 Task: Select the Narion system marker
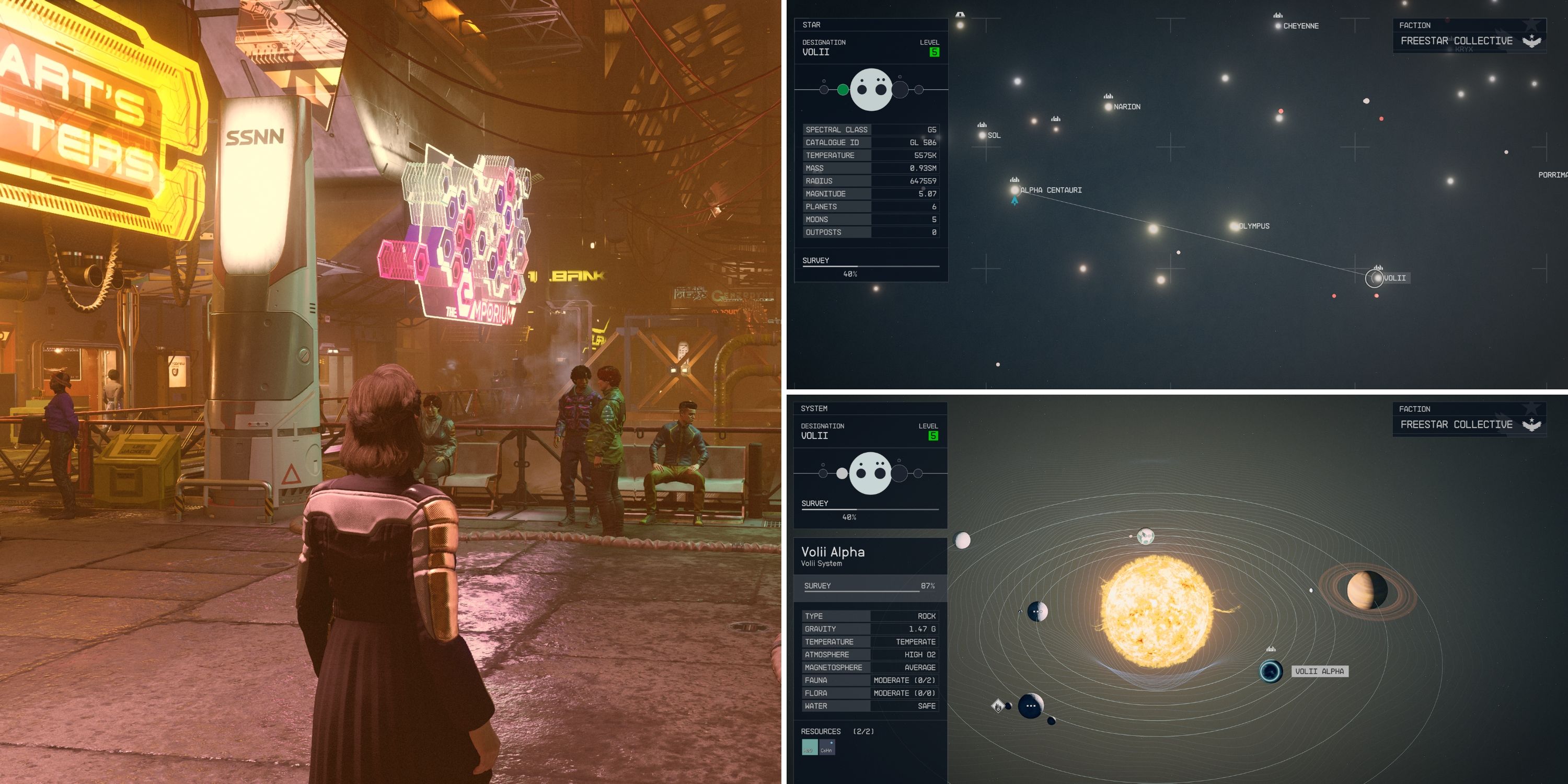1108,106
